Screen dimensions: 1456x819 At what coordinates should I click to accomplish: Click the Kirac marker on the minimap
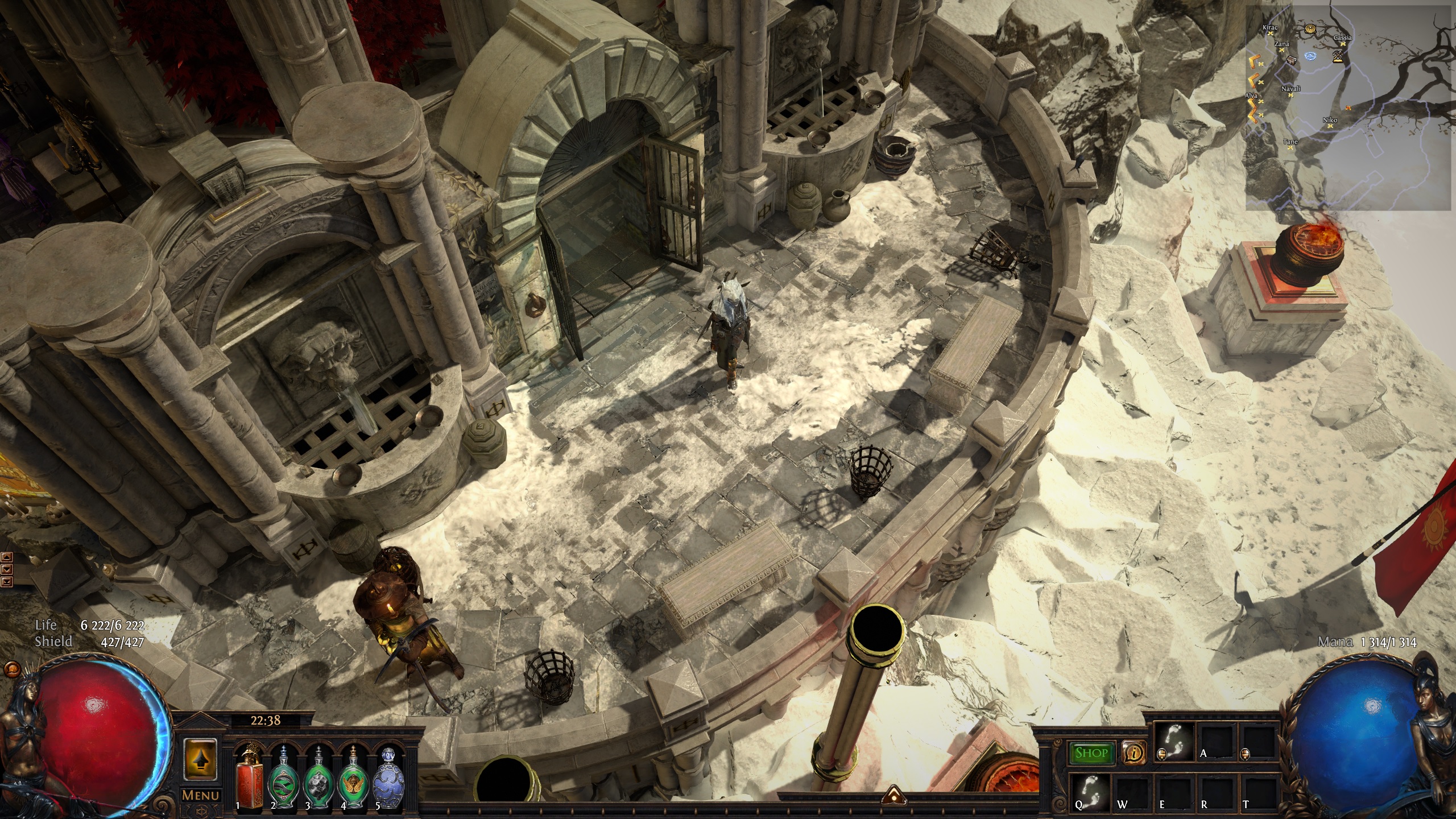1270,34
